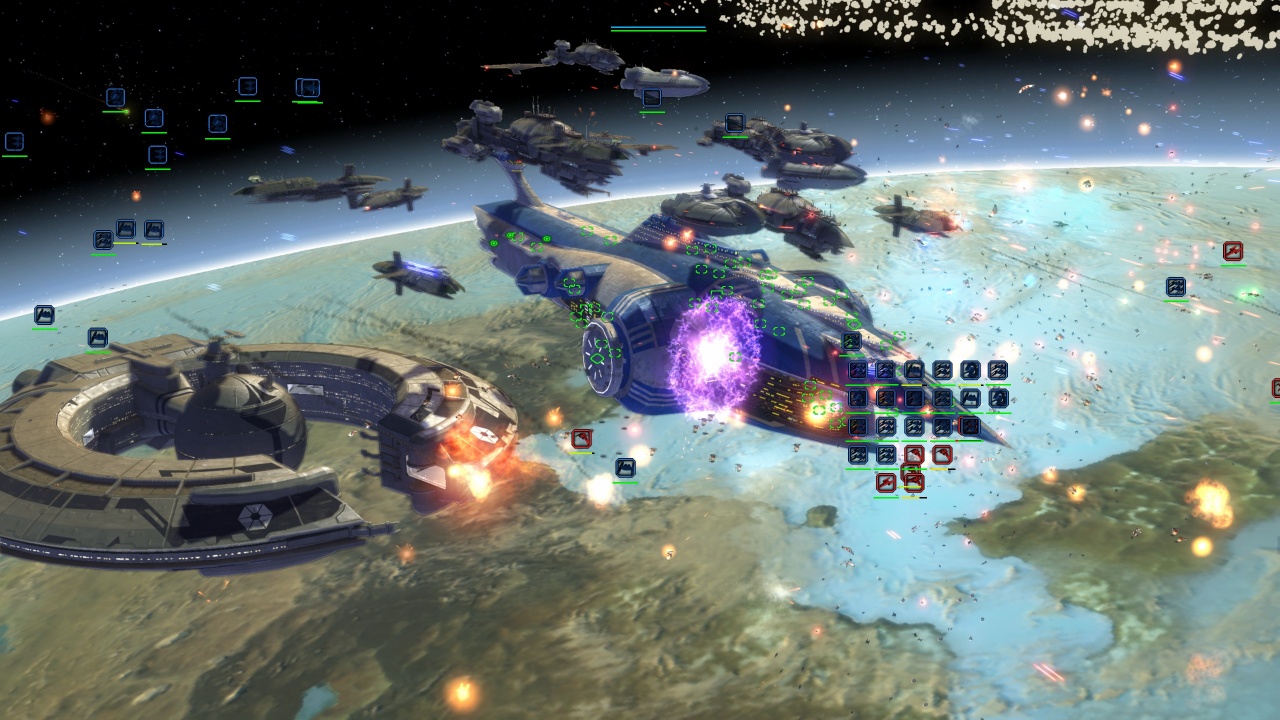The height and width of the screenshot is (720, 1280).
Task: Select the blue marker on the white frigate
Action: coord(651,98)
